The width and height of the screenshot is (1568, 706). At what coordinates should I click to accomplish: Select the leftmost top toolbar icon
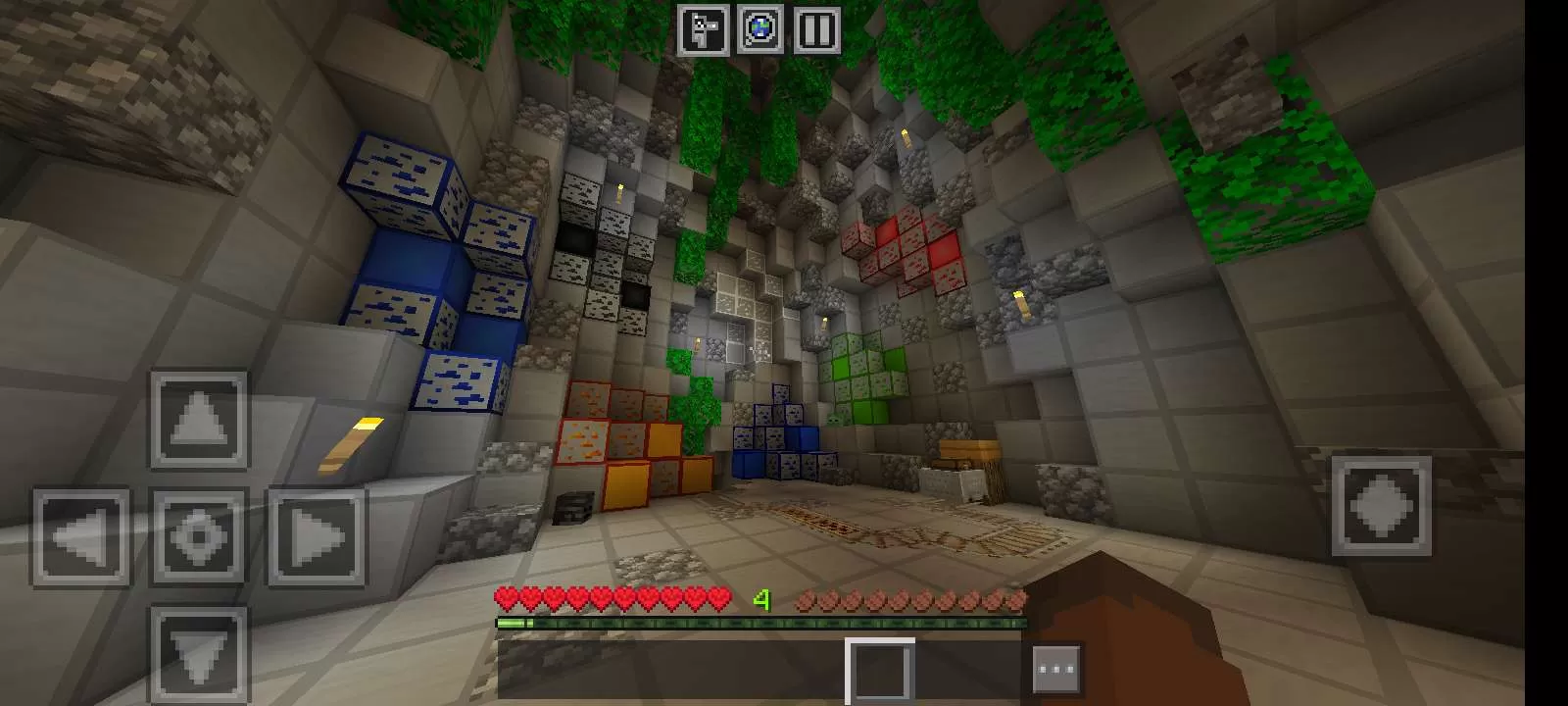click(x=703, y=26)
